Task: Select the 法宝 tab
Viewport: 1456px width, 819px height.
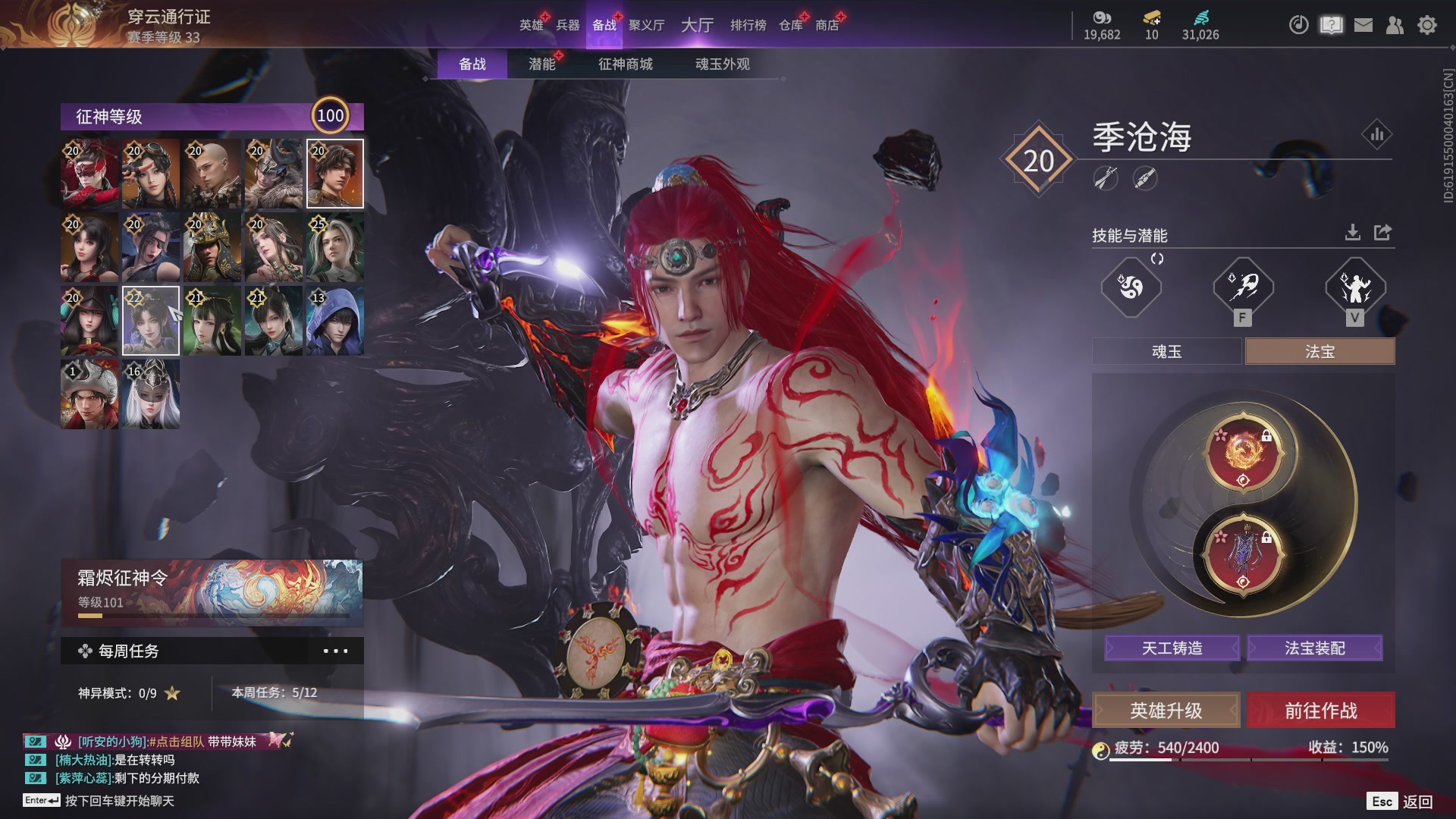Action: tap(1319, 352)
